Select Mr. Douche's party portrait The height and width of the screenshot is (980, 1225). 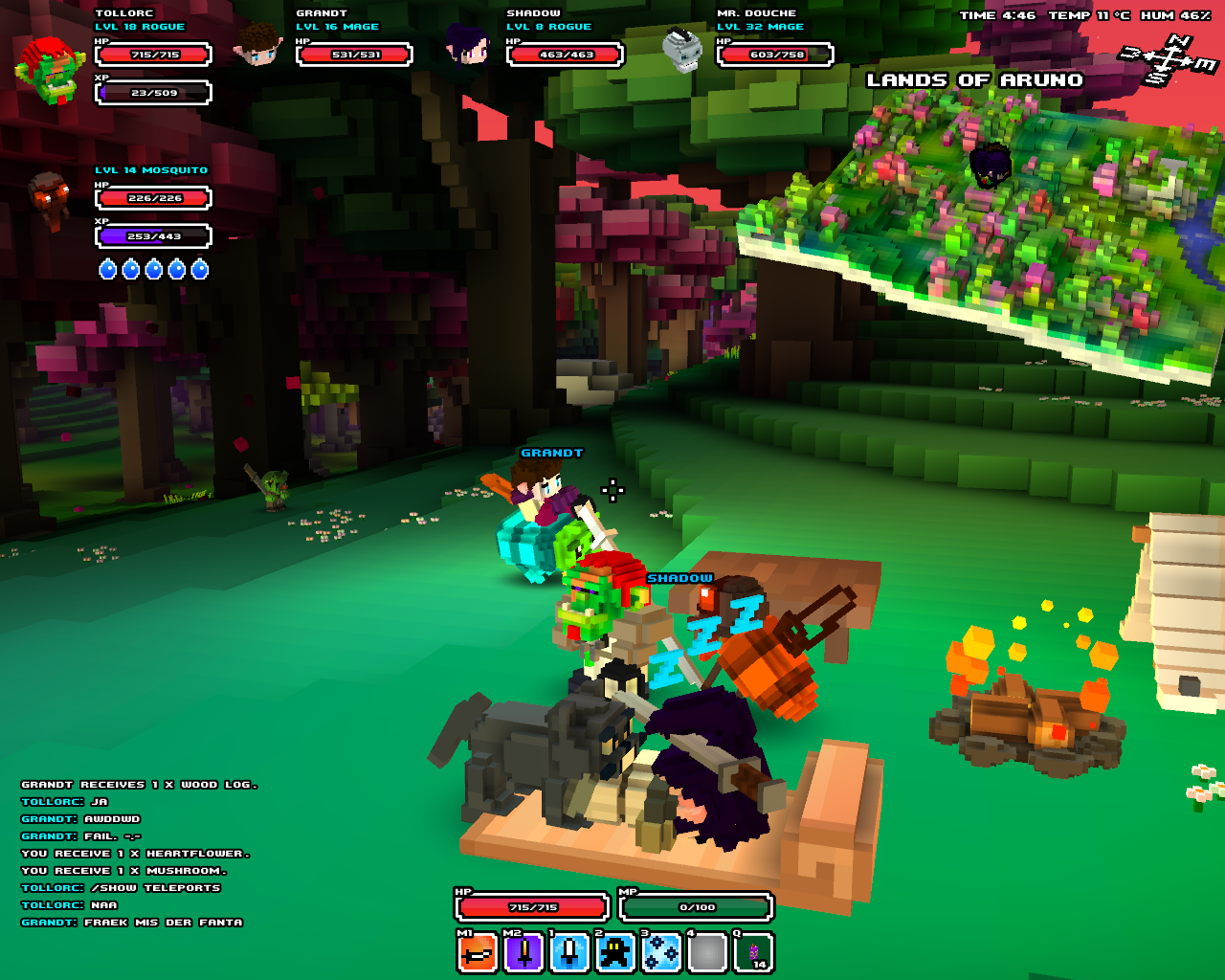click(682, 48)
